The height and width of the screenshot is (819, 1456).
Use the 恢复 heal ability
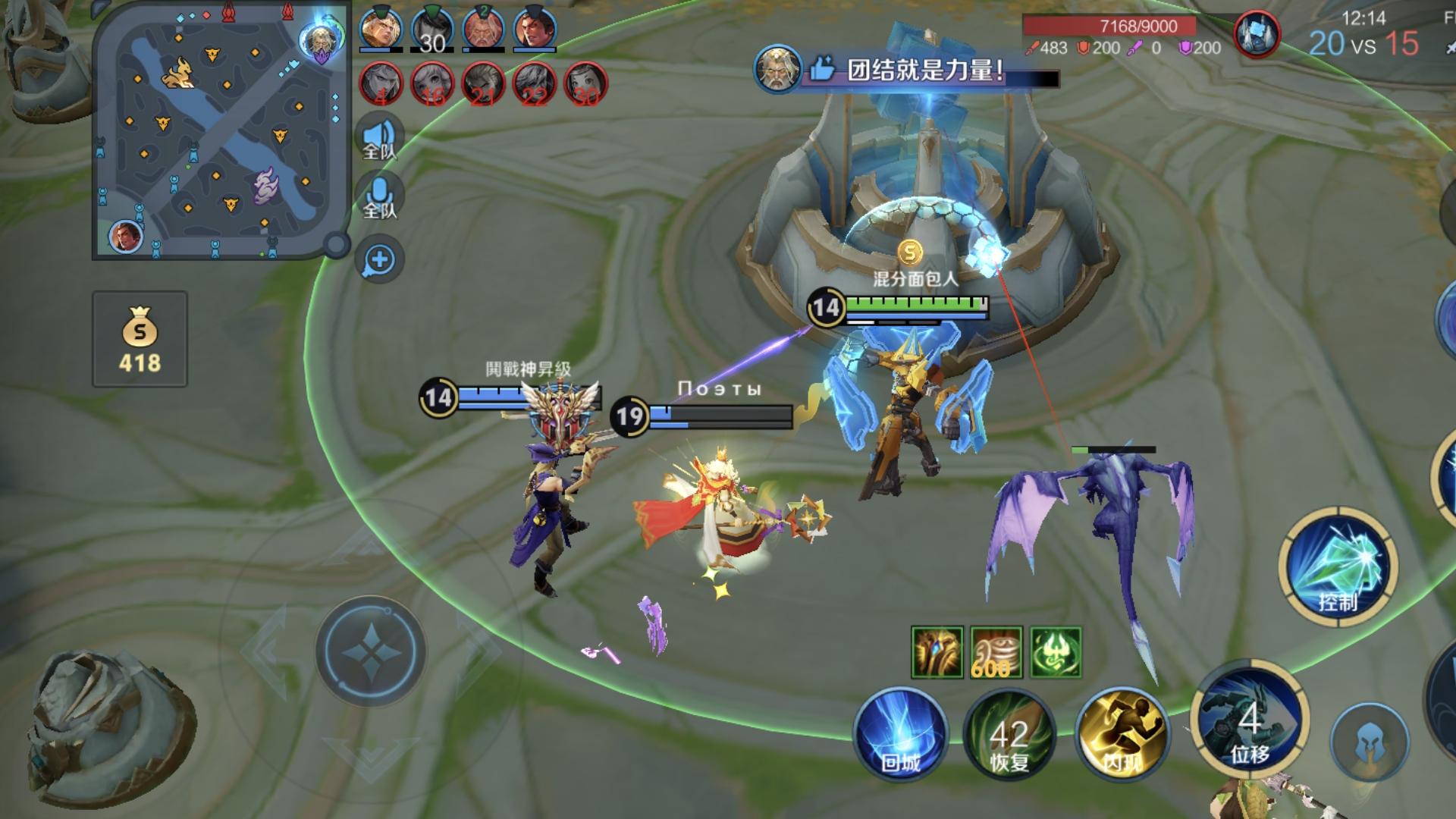1009,734
